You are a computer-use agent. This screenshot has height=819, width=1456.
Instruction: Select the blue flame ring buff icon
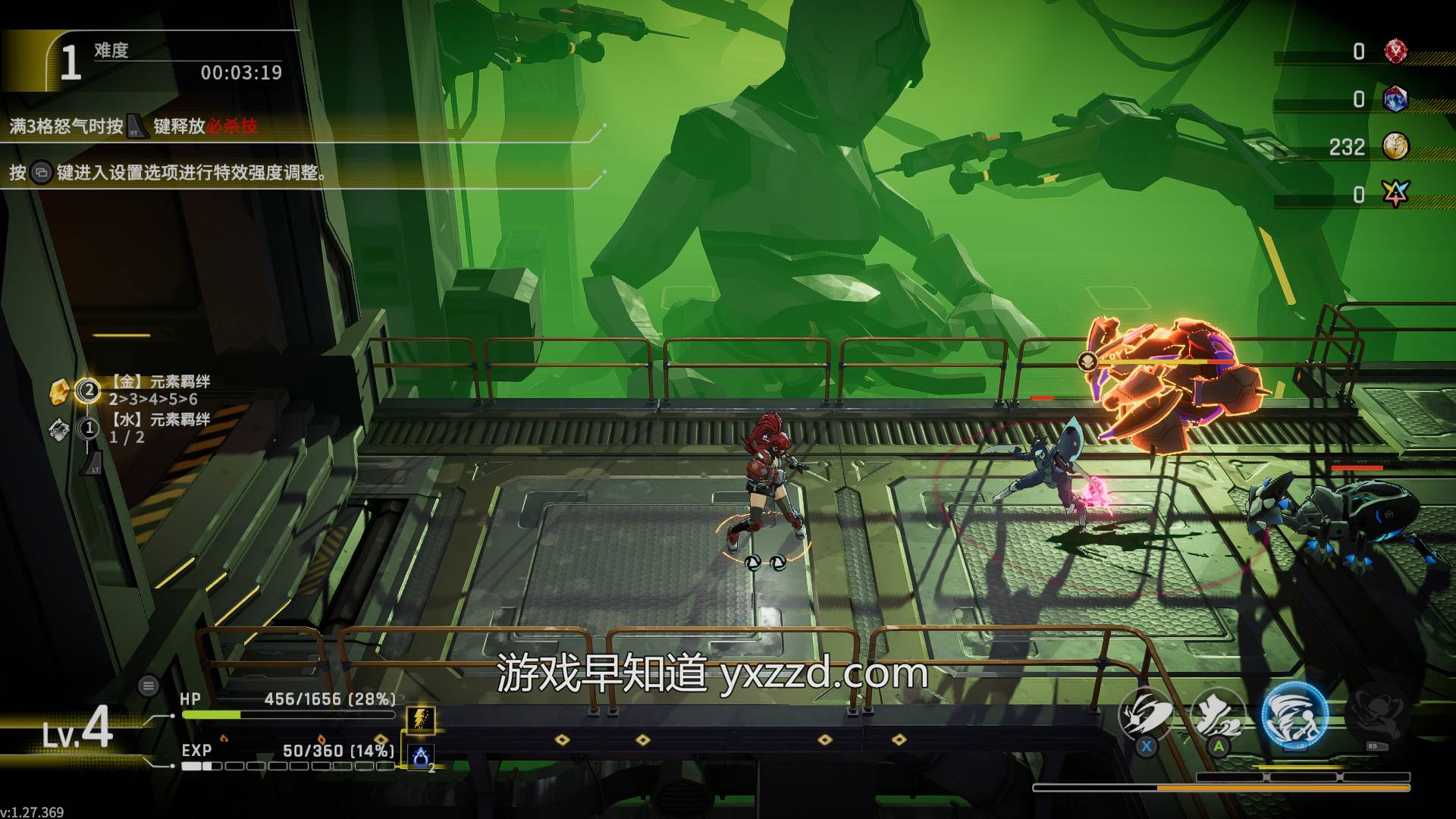point(421,755)
